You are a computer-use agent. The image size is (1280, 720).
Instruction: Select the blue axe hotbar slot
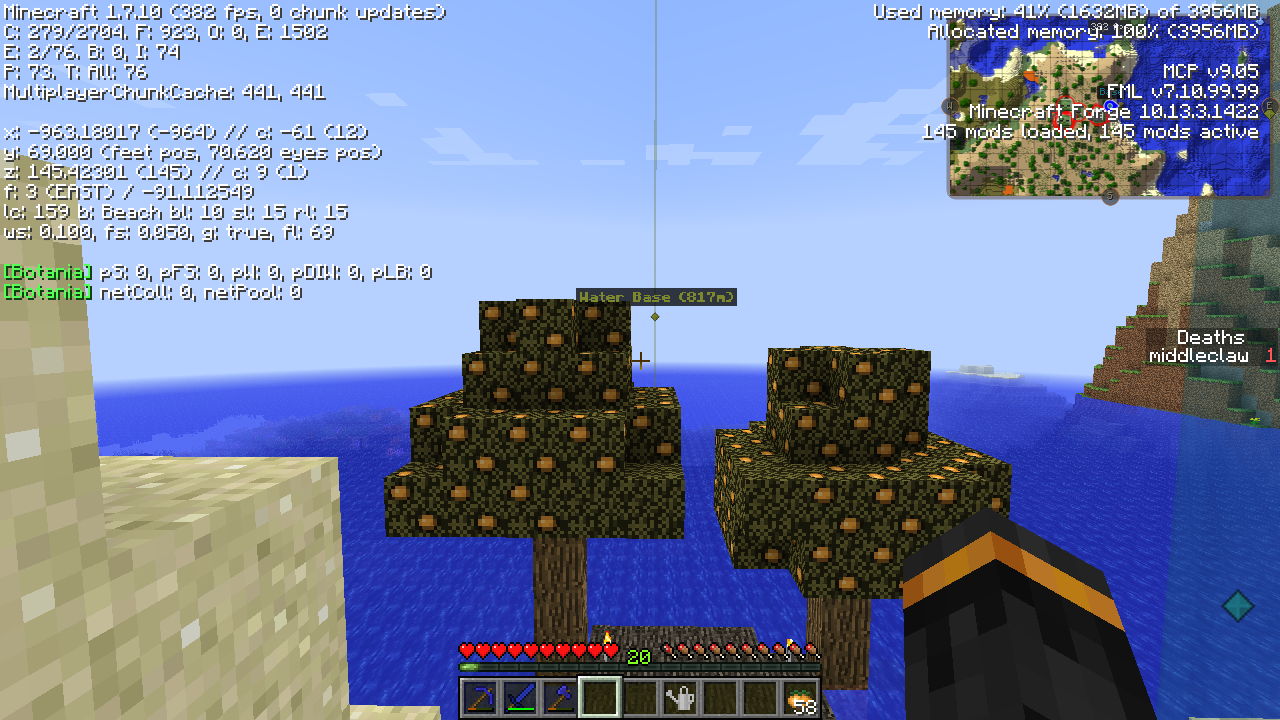click(x=559, y=697)
